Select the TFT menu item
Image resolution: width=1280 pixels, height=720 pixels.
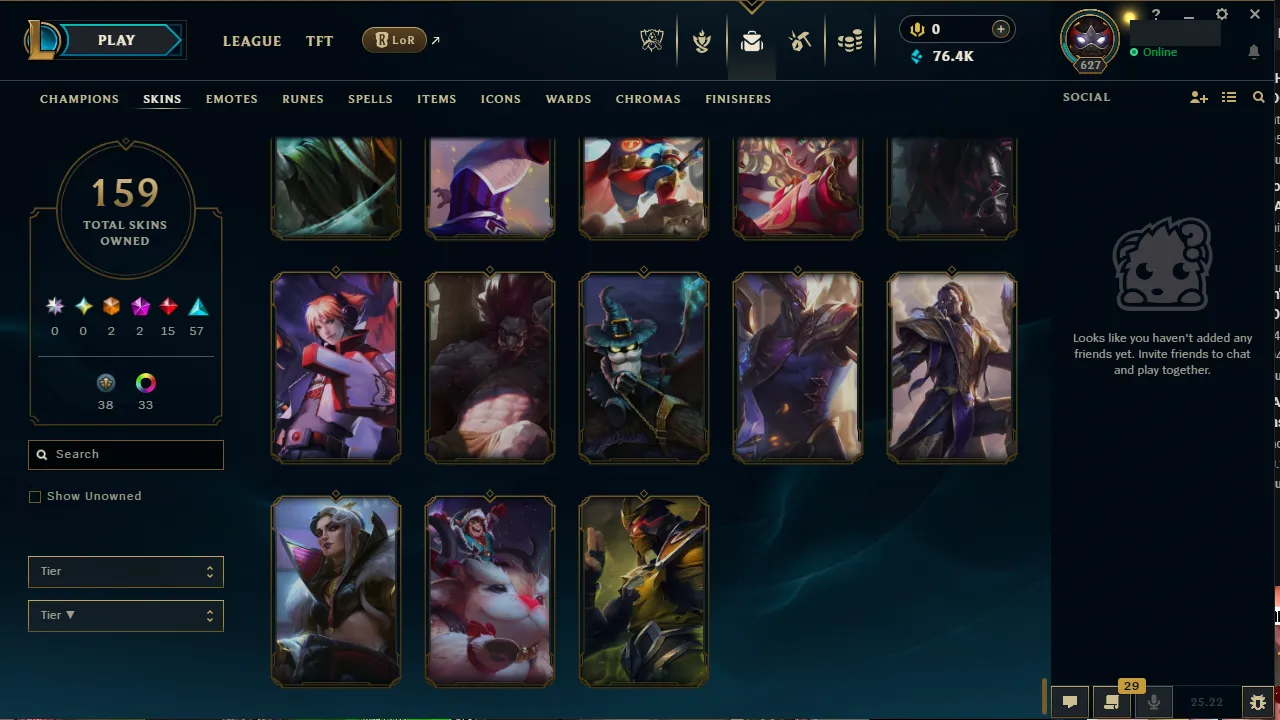pos(319,41)
